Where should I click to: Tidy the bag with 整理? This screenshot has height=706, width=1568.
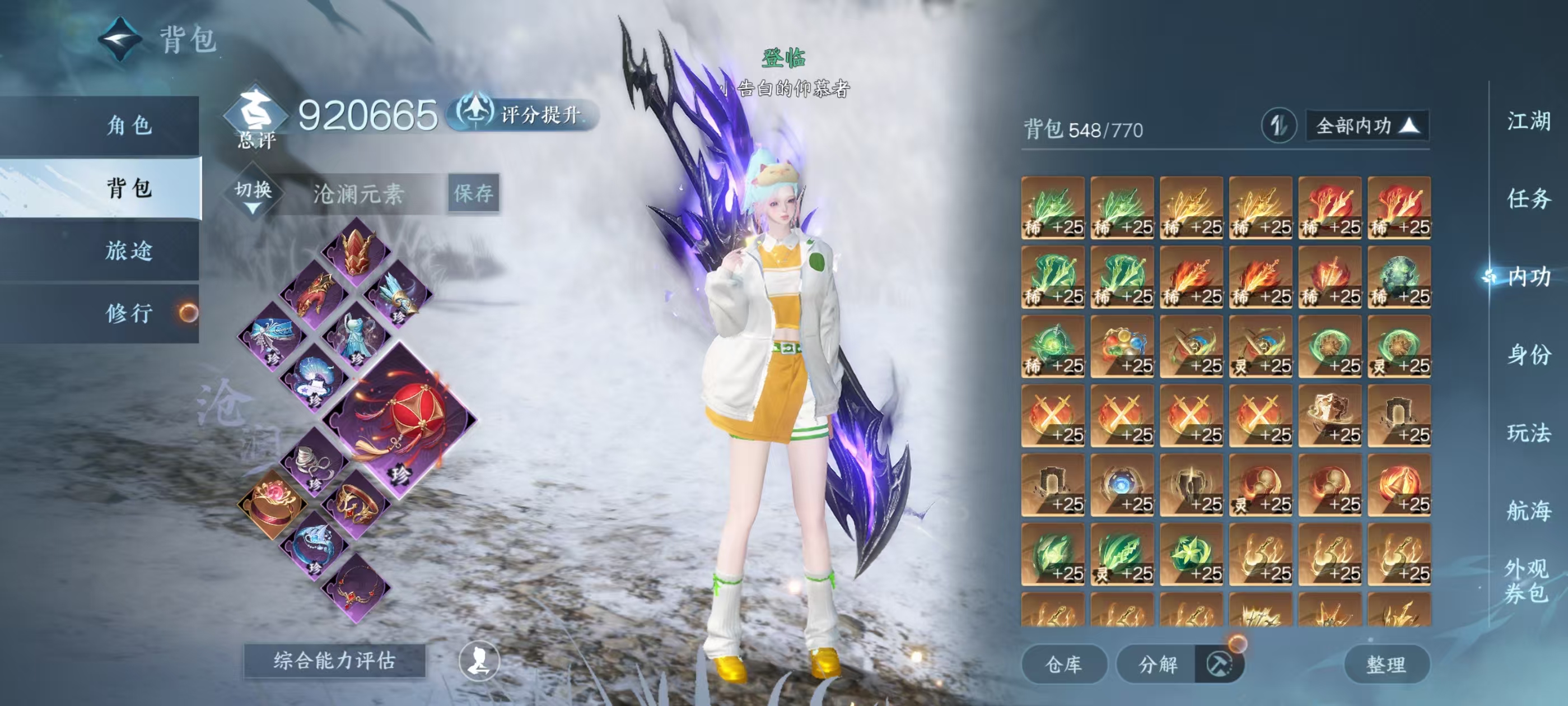[x=1386, y=664]
